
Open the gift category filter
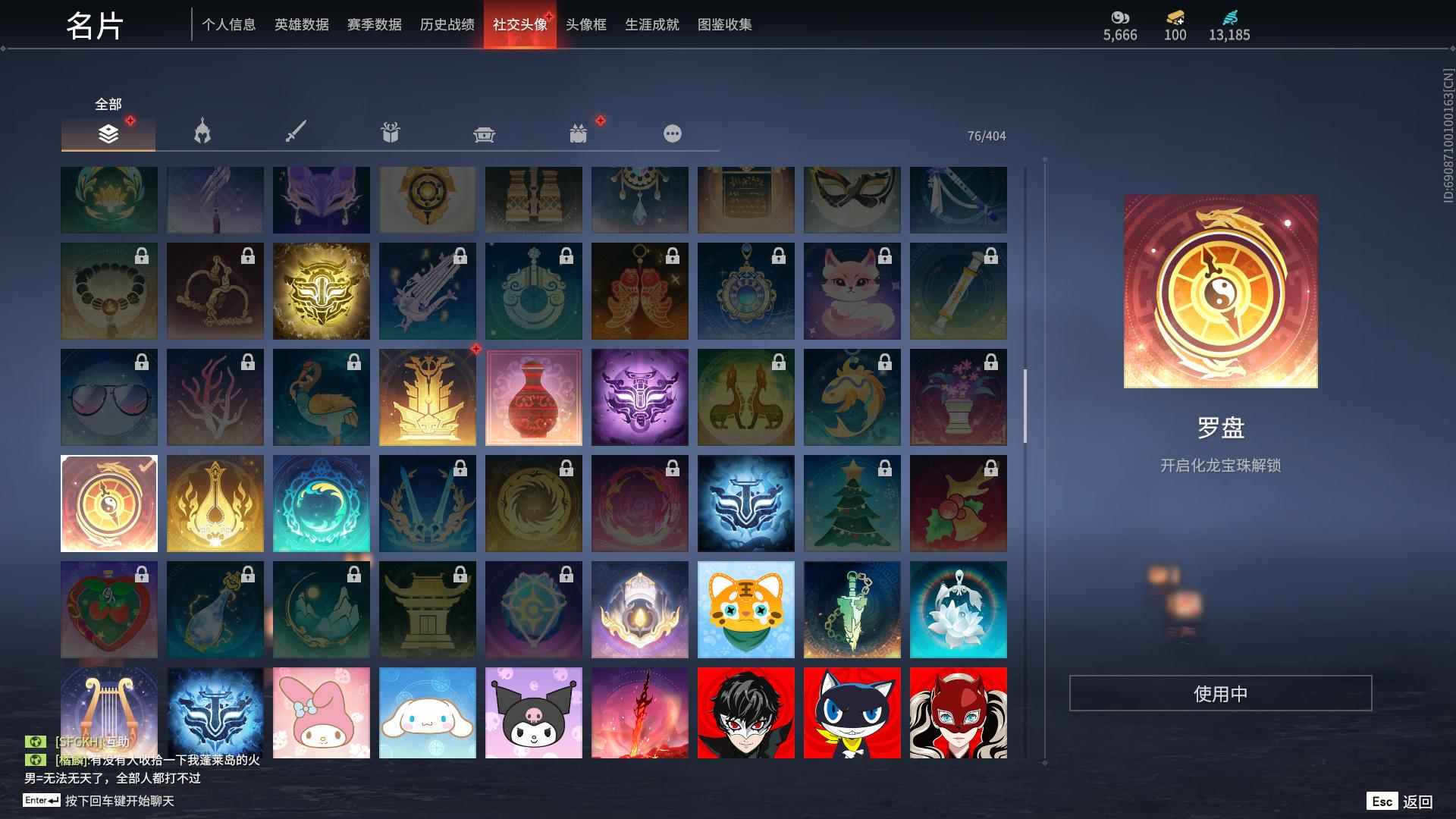[x=390, y=132]
